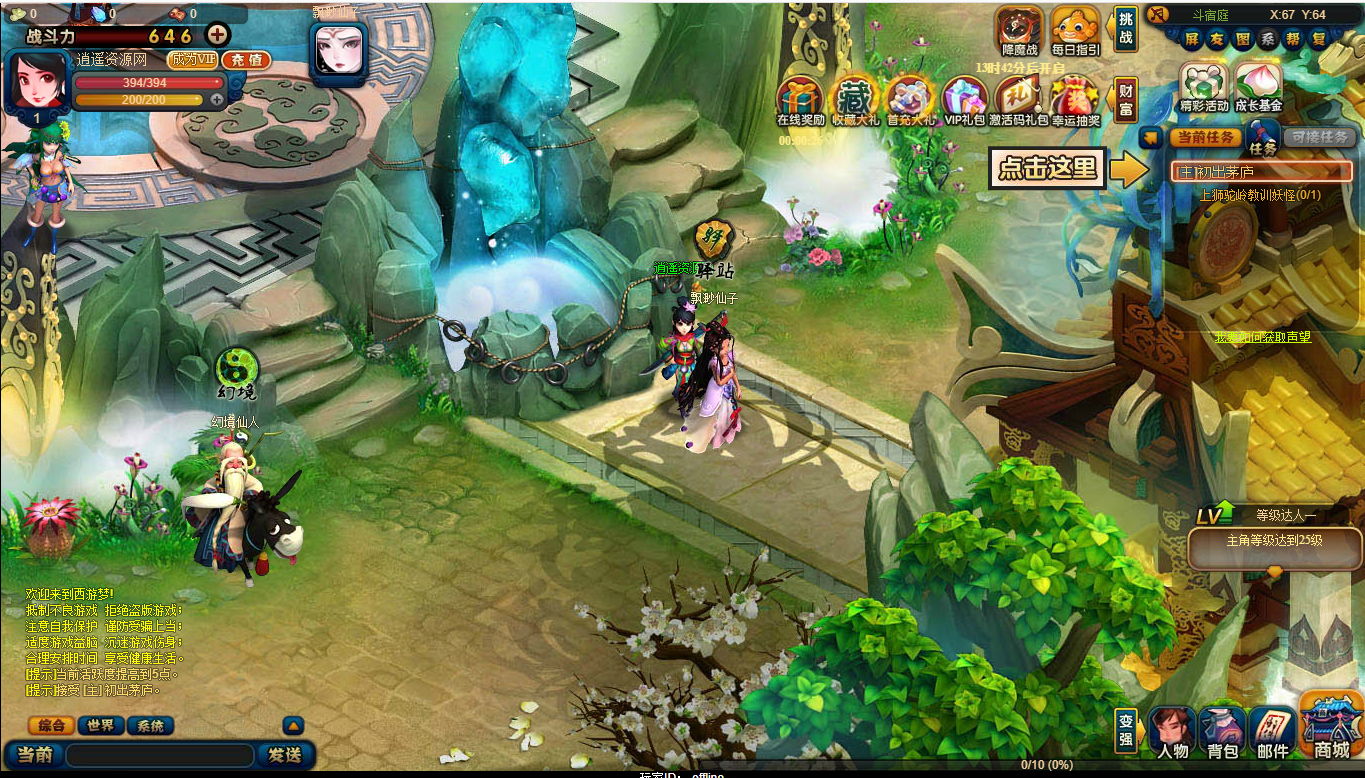The image size is (1365, 778).
Task: Open the 降魔战 challenge icon
Action: click(x=1019, y=32)
